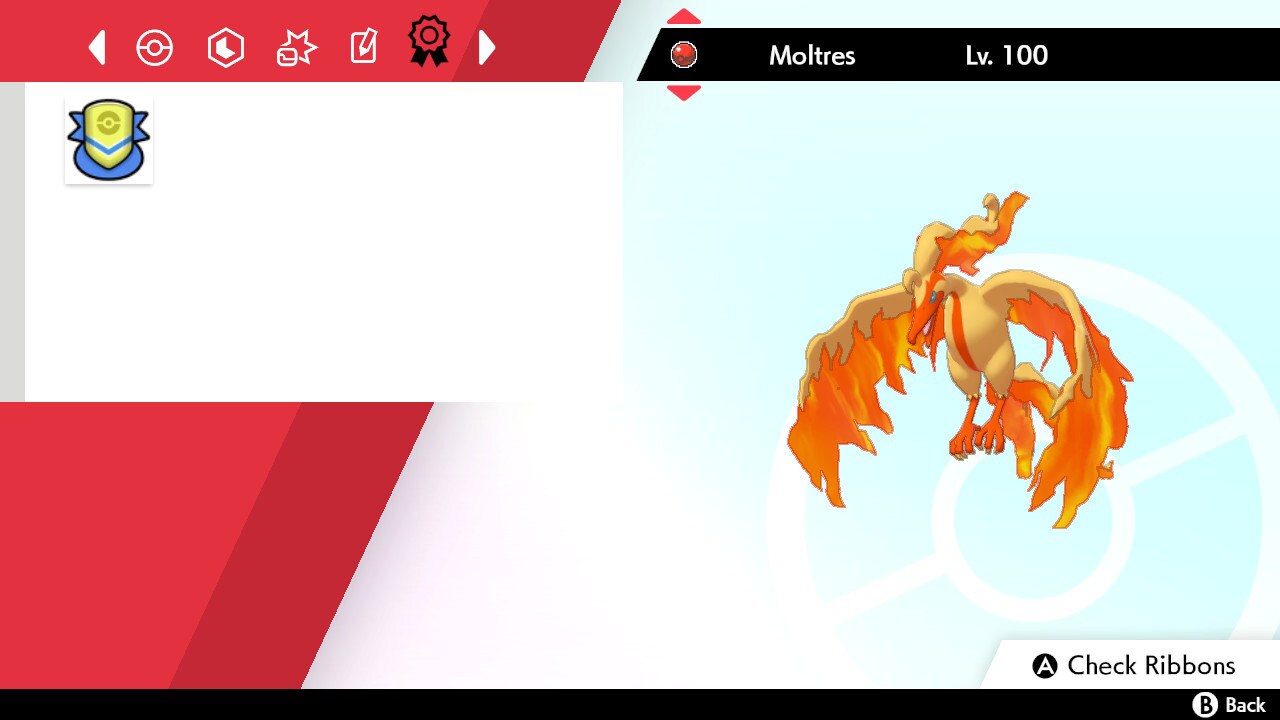
Task: Navigate to the previous summary page via left arrow
Action: [96, 47]
